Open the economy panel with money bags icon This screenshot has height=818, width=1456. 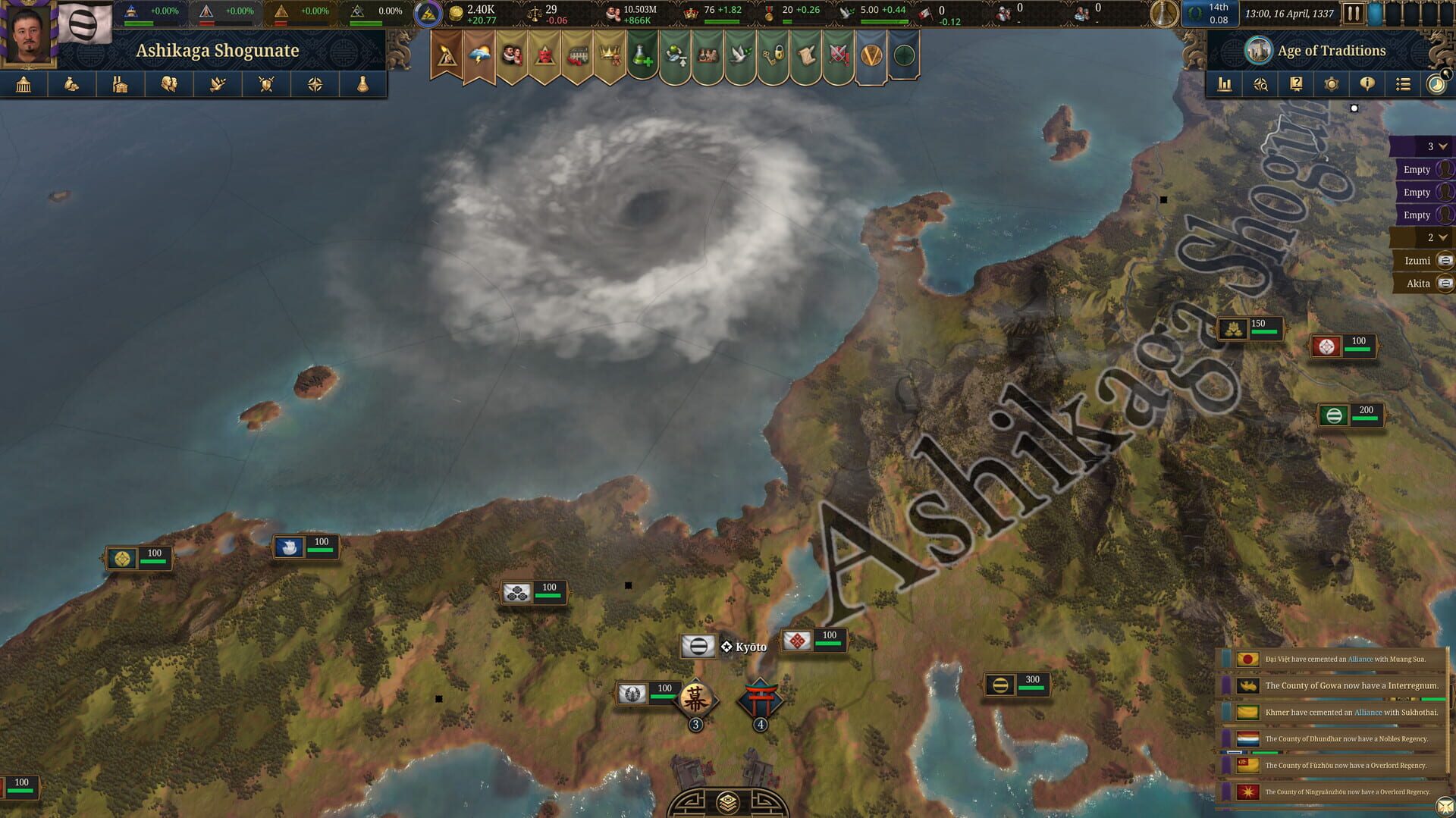pos(73,84)
